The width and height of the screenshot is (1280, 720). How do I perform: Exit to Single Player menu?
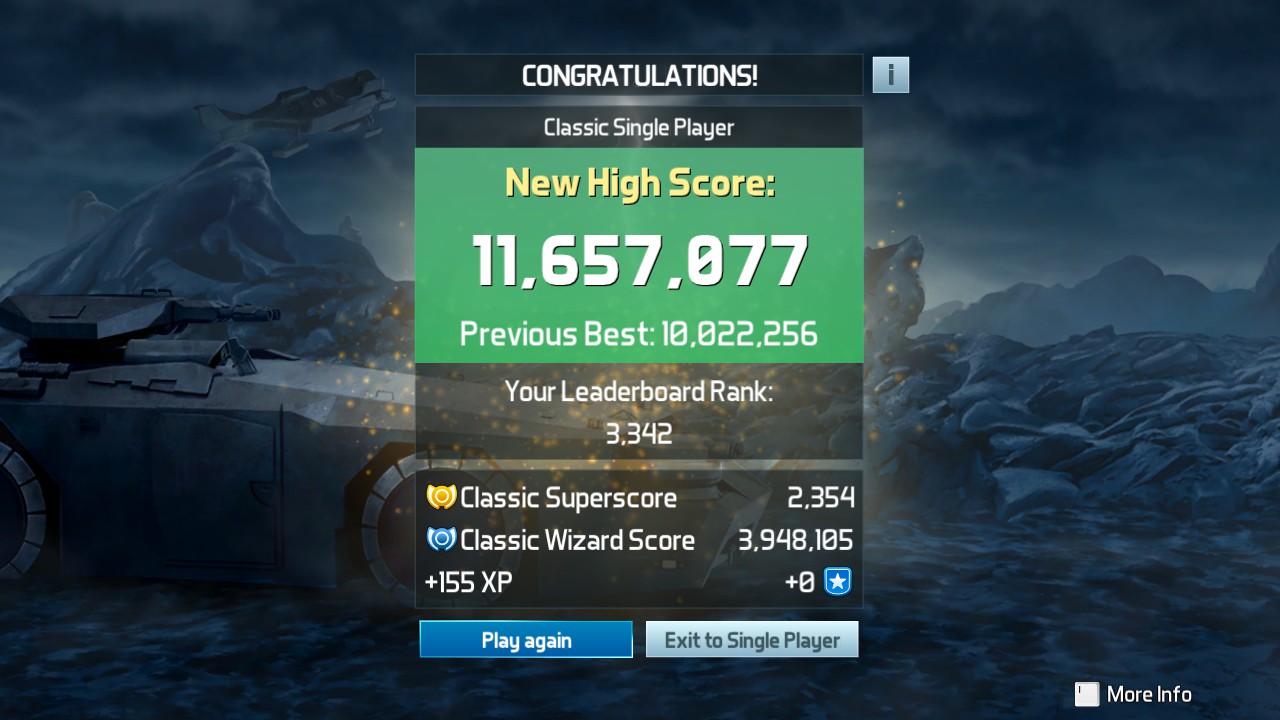pos(752,640)
